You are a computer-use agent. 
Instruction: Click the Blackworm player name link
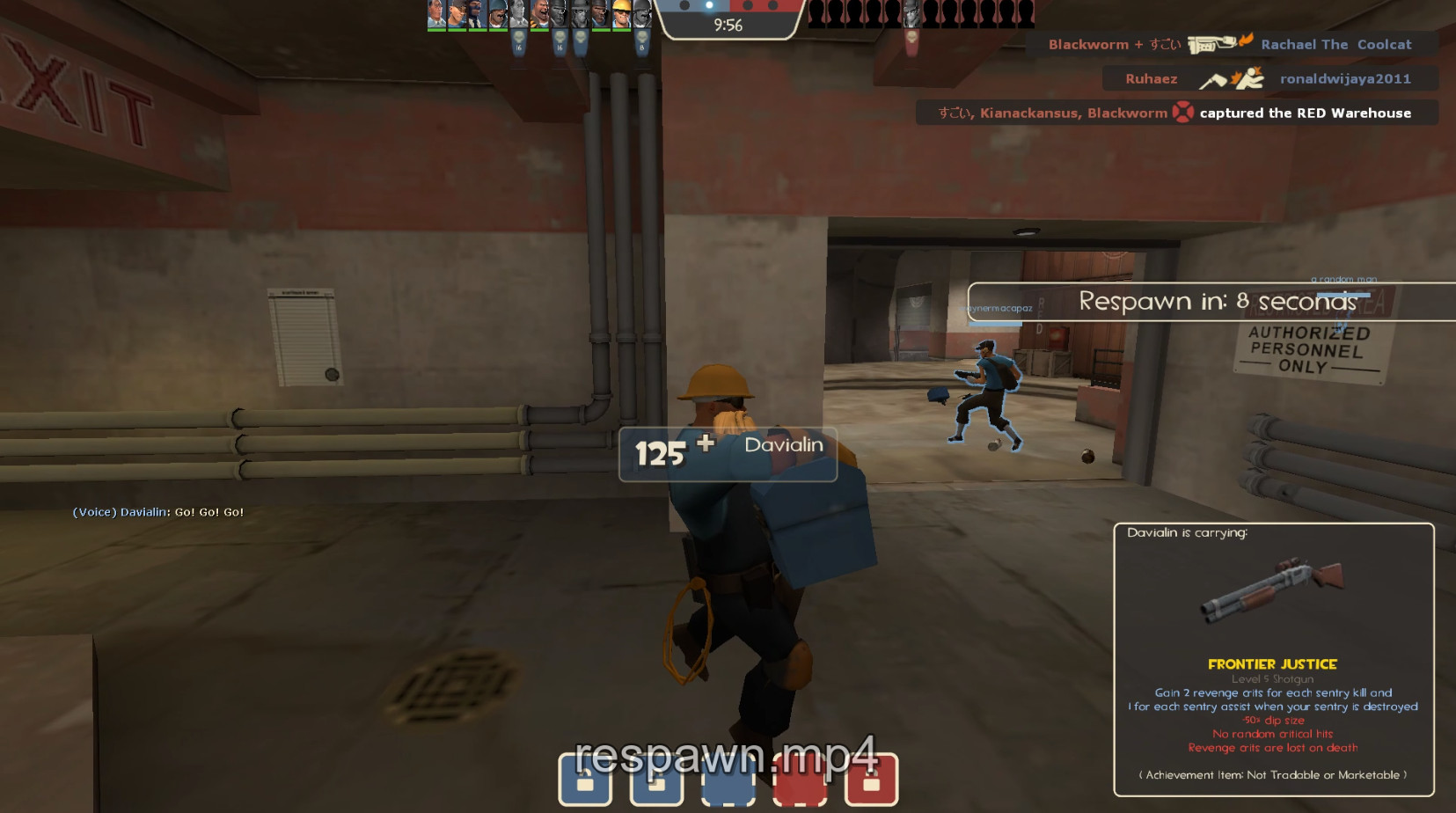pos(1088,44)
